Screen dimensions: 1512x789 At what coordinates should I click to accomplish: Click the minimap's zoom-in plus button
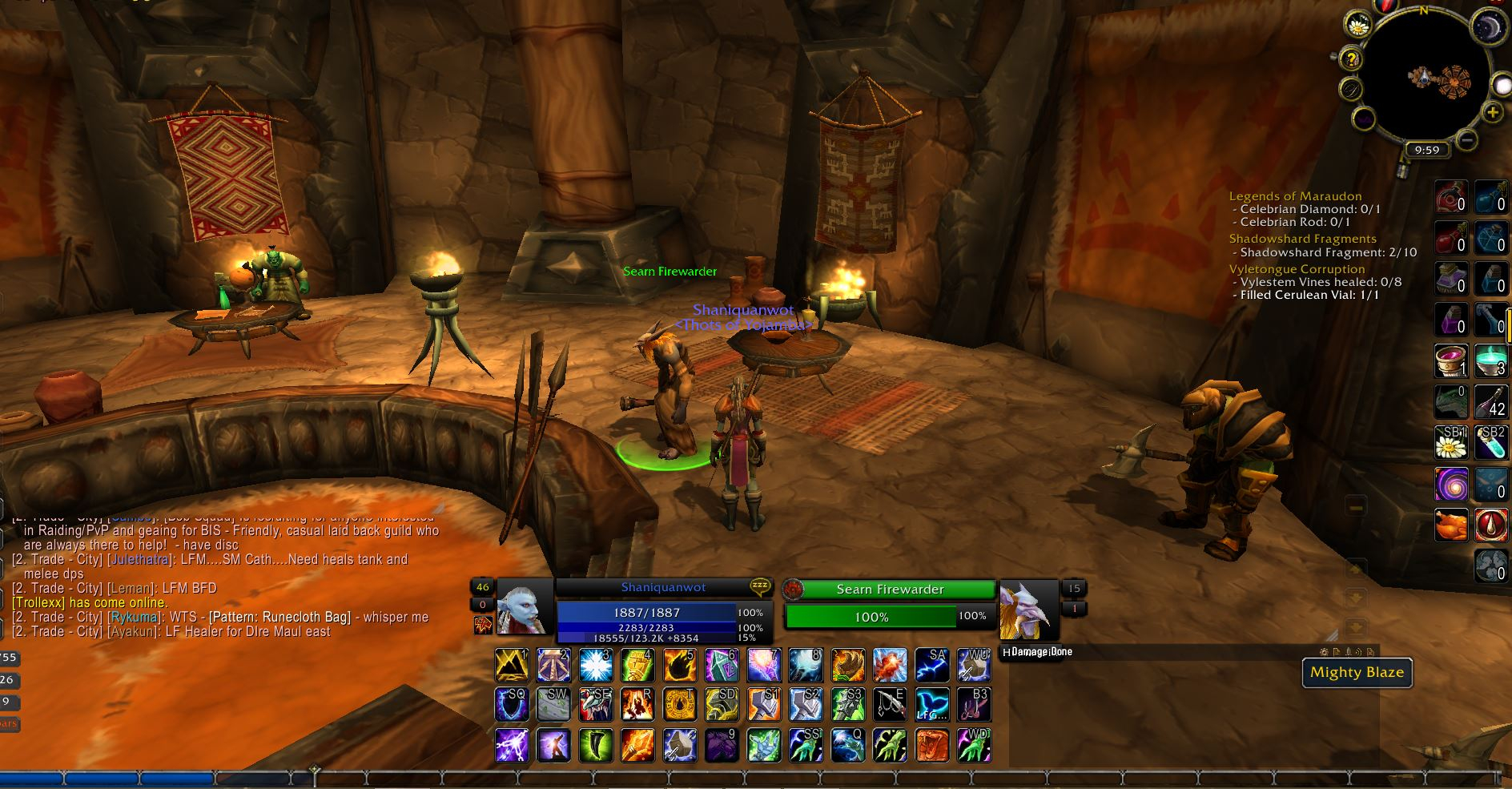click(1492, 113)
